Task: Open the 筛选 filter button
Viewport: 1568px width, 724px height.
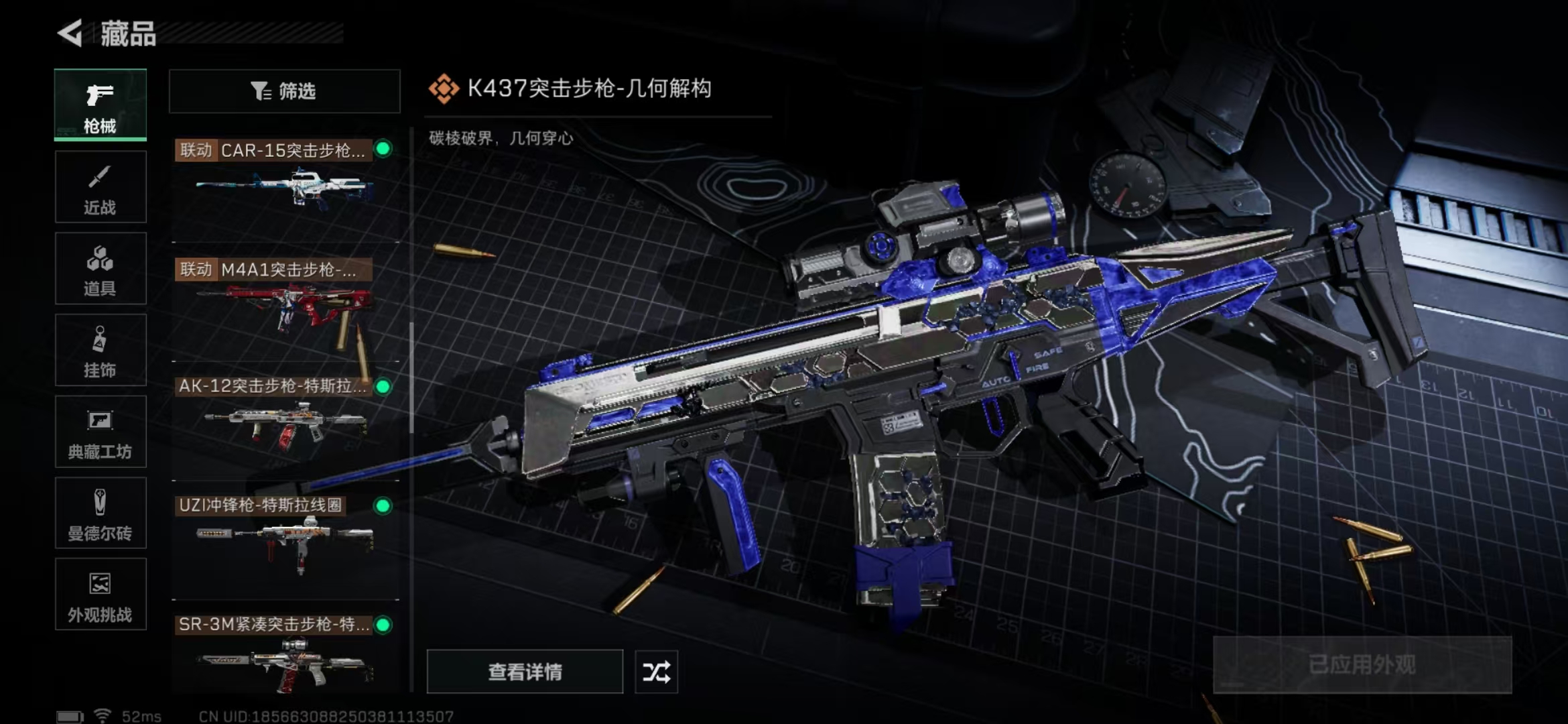Action: coord(284,91)
